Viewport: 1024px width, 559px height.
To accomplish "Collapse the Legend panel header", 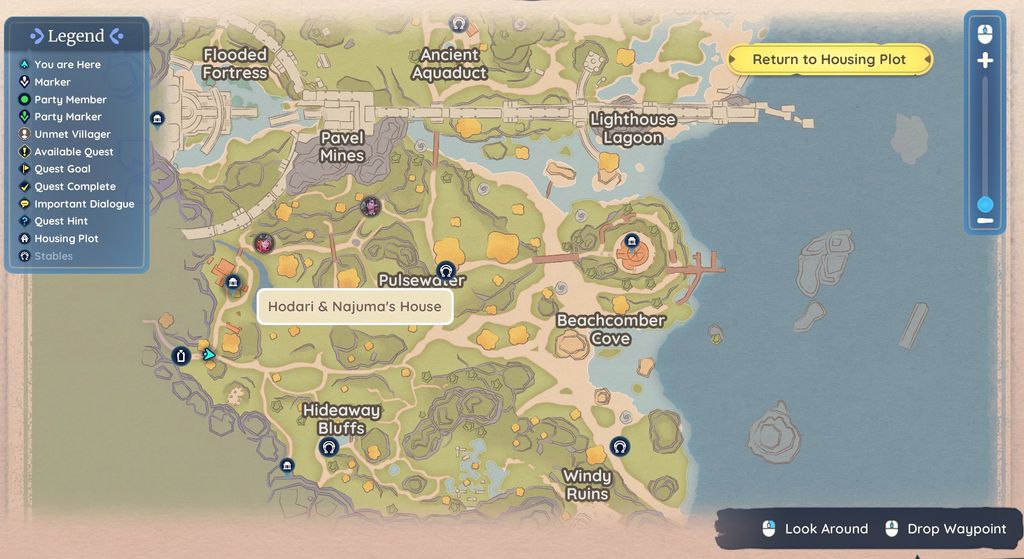I will click(76, 36).
